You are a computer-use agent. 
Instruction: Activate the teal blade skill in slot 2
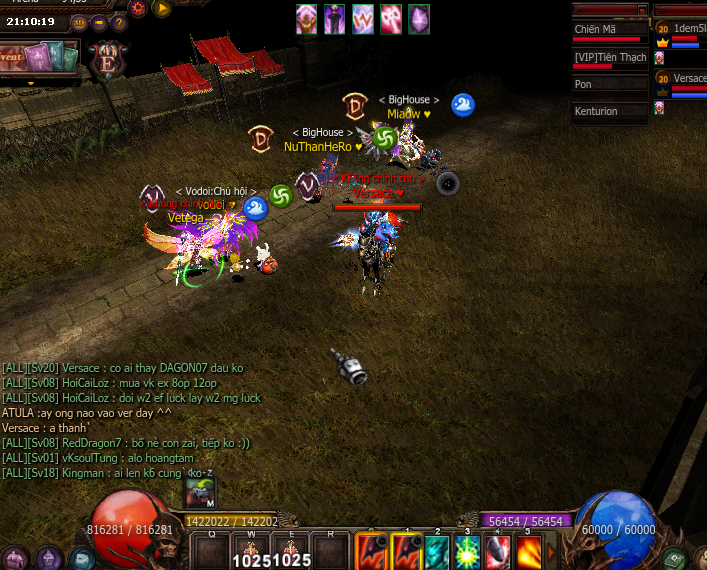coord(437,551)
